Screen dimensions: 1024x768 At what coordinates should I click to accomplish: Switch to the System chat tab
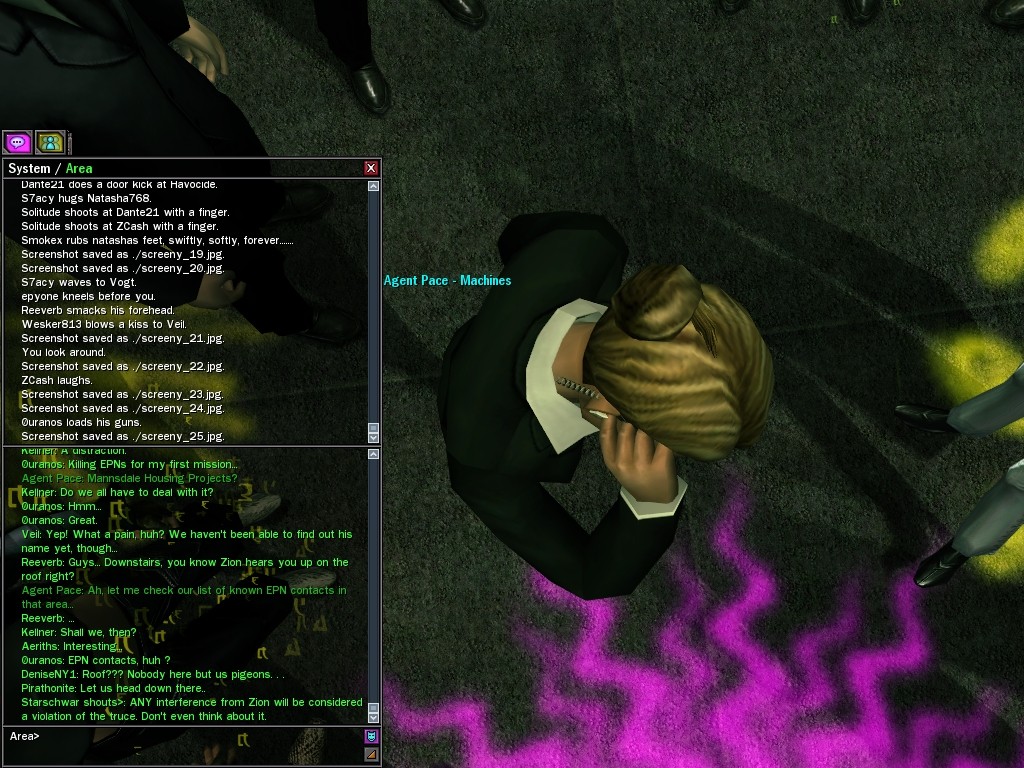28,168
